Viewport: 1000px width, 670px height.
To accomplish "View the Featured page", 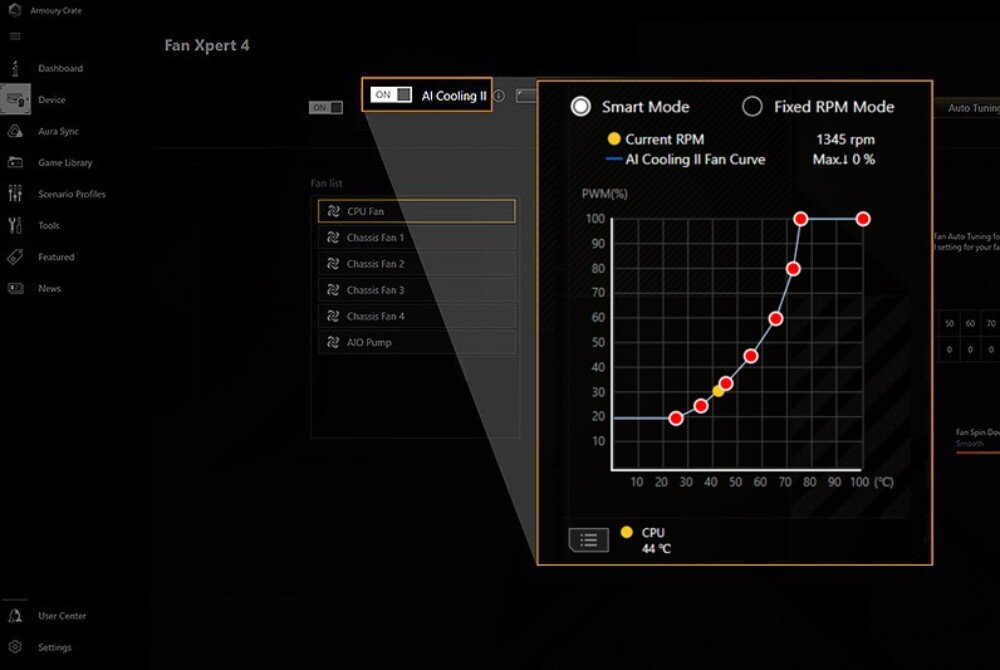I will pyautogui.click(x=56, y=257).
